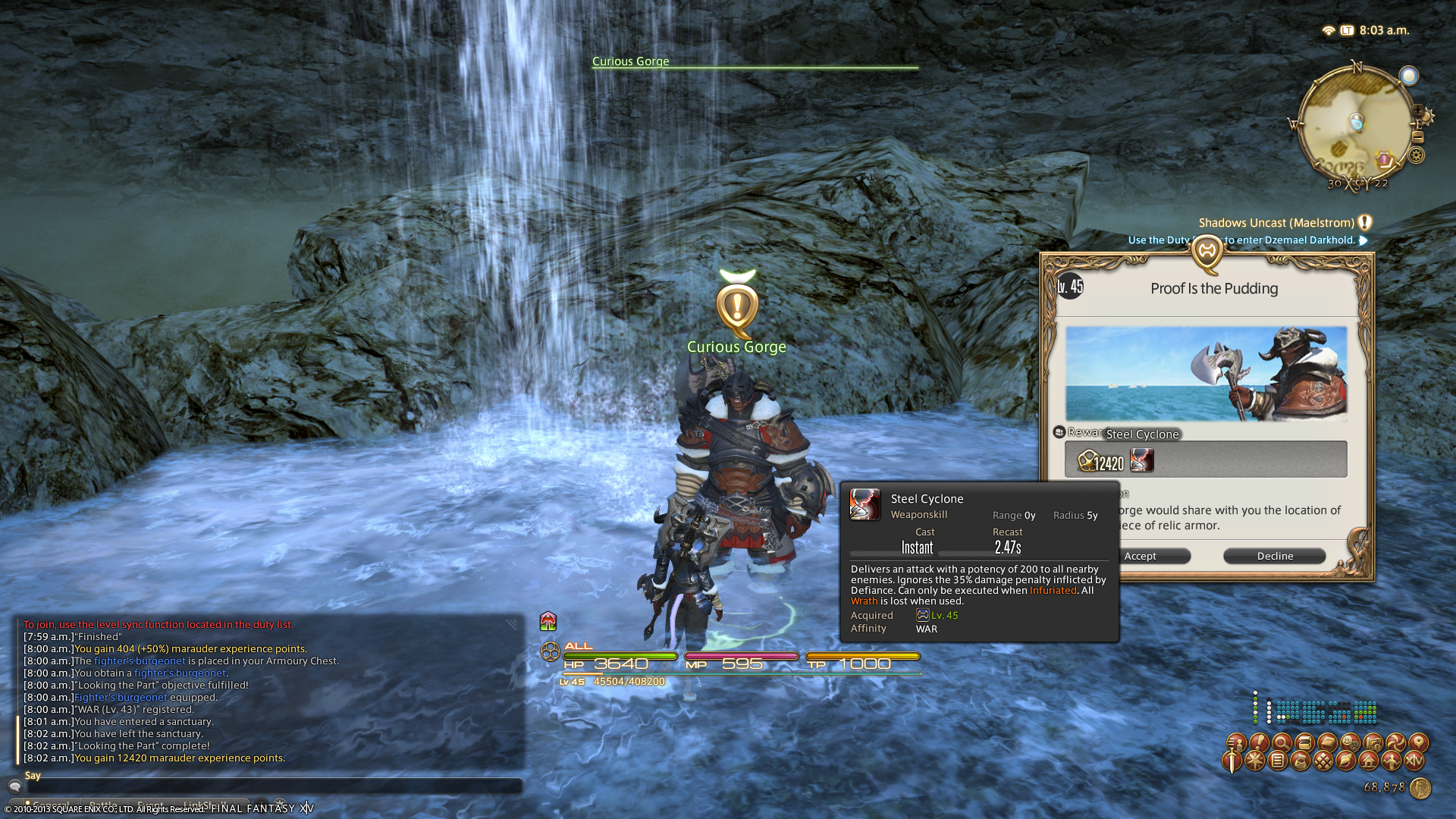1456x819 pixels.
Task: Zoom in the minimap with plus button
Action: click(x=1417, y=111)
